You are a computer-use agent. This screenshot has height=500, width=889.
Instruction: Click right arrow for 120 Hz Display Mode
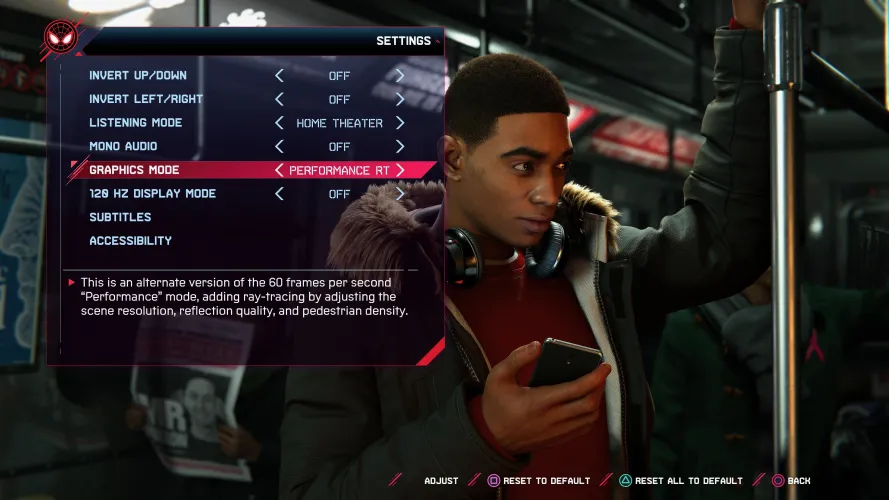[399, 194]
